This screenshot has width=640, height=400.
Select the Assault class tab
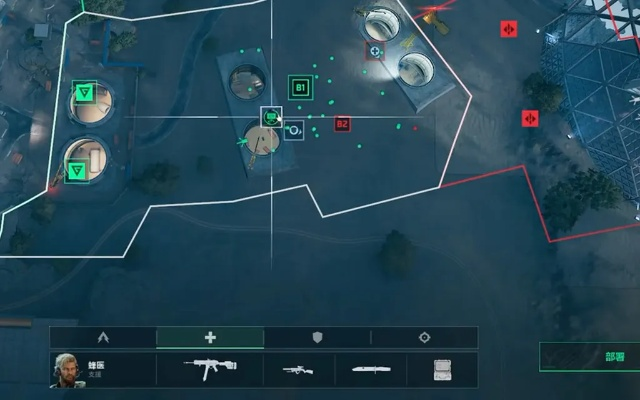(x=103, y=338)
